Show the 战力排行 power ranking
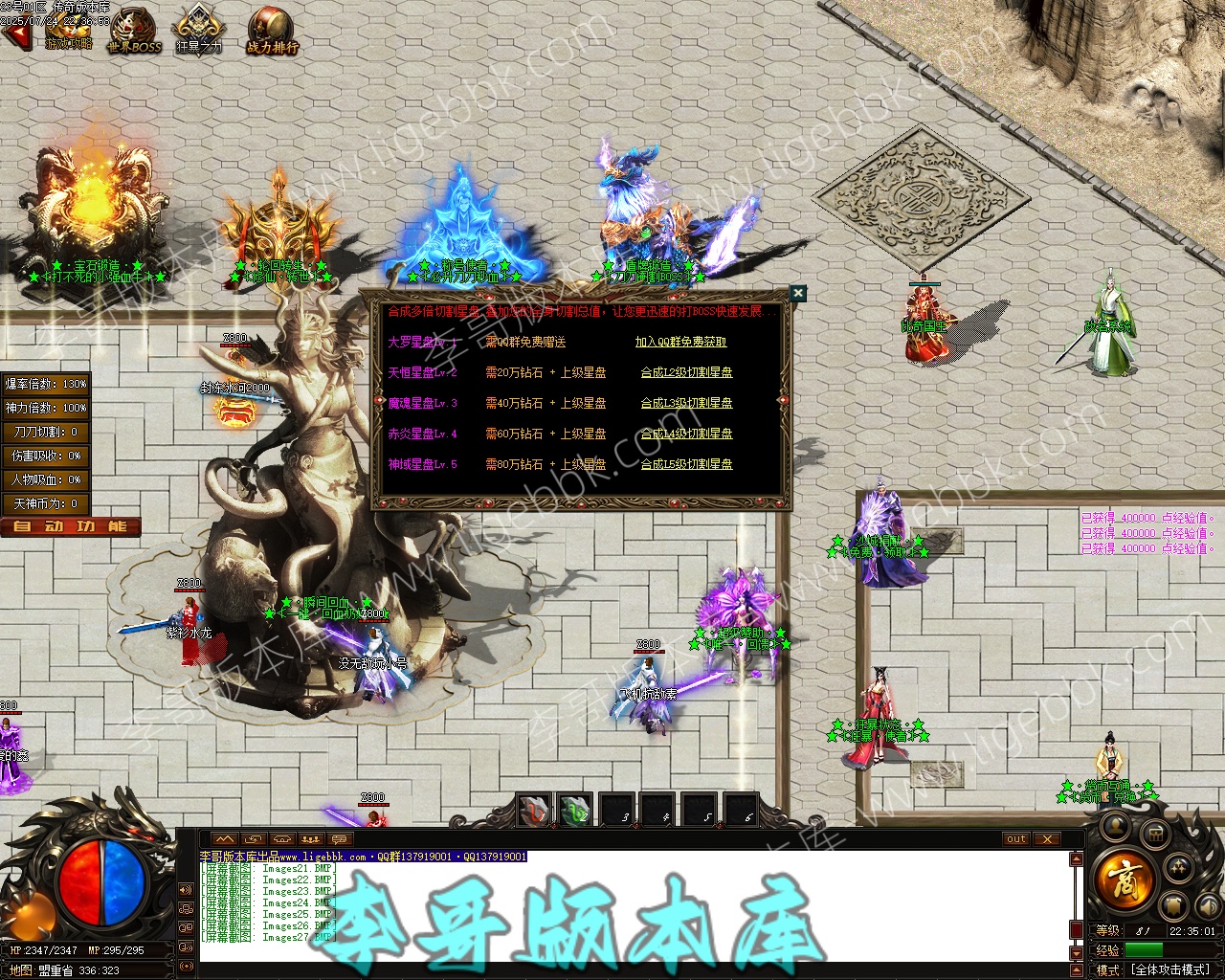 coord(272,31)
